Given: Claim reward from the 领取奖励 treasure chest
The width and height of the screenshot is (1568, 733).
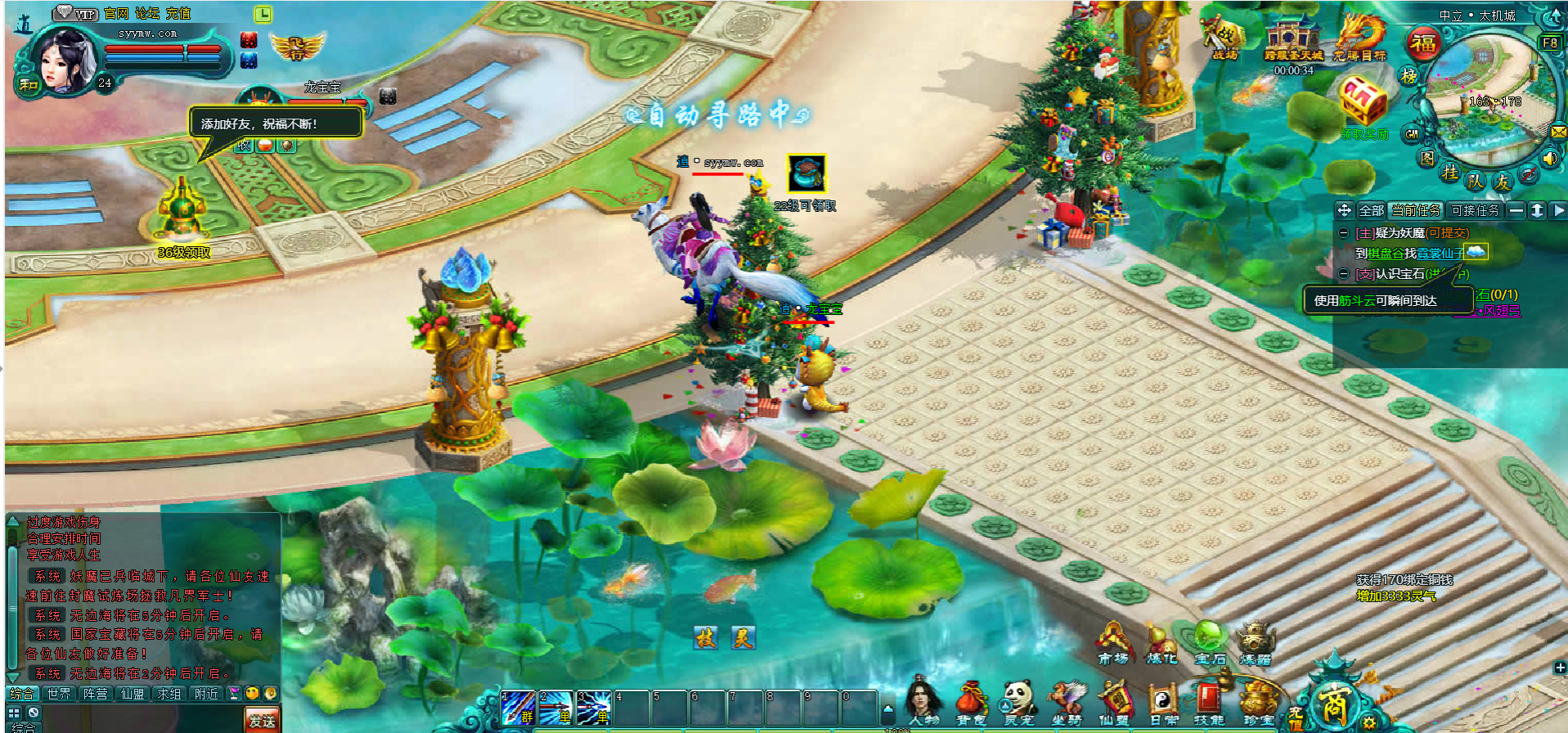Looking at the screenshot, I should click(1364, 102).
